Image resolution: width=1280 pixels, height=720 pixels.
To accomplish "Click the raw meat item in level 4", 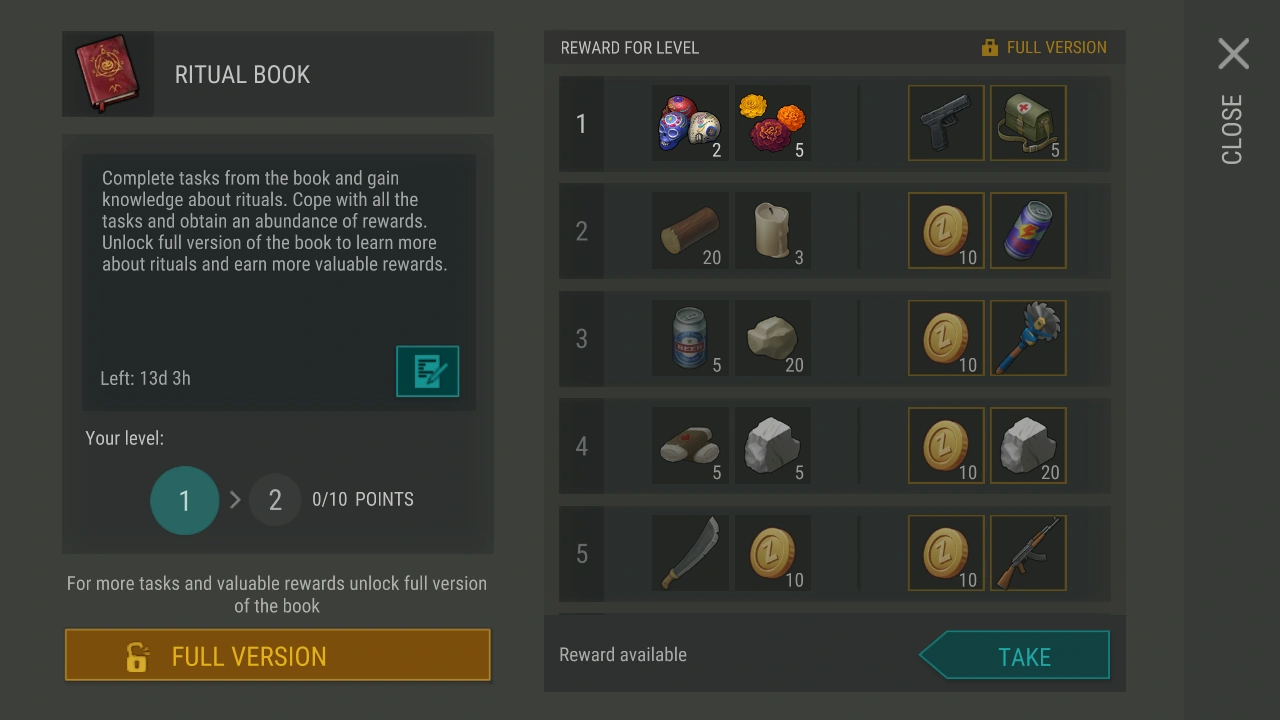I will 690,446.
